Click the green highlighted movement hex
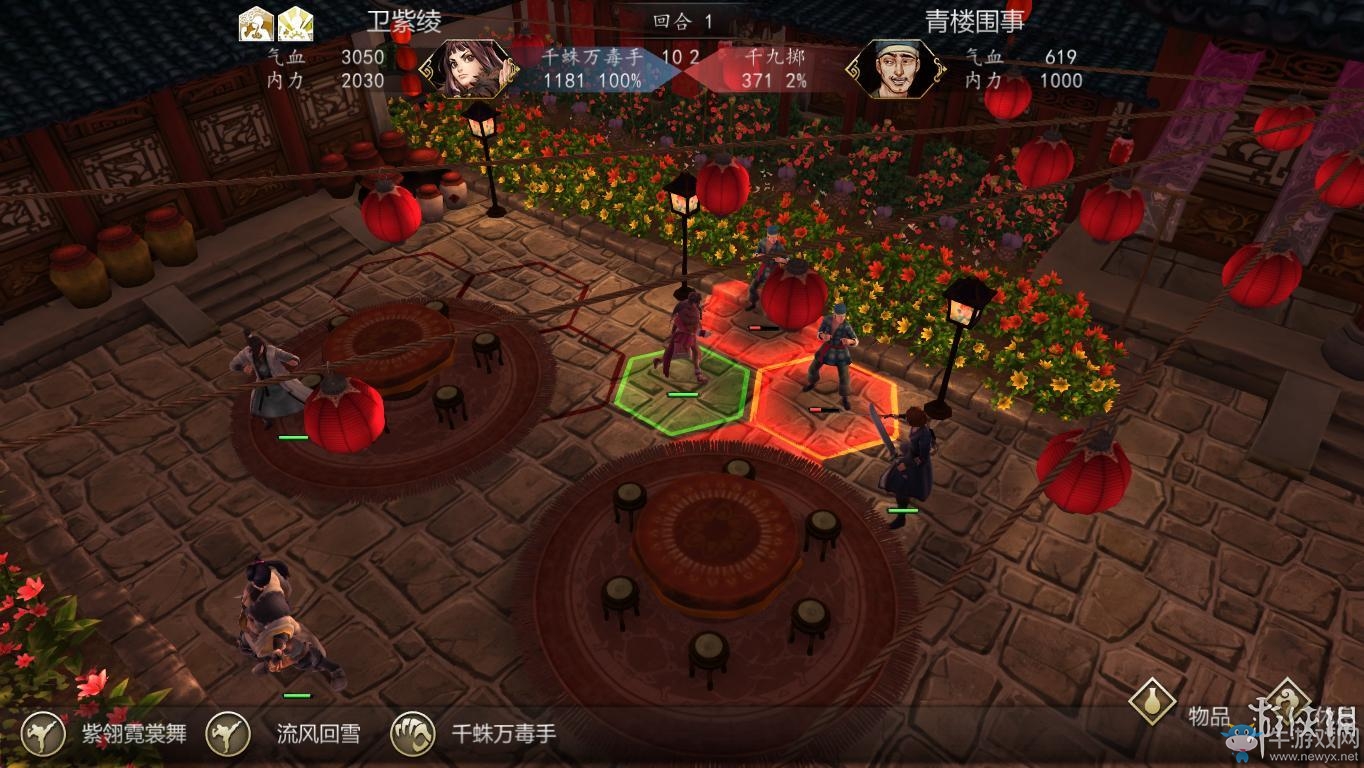This screenshot has height=768, width=1364. (x=685, y=390)
